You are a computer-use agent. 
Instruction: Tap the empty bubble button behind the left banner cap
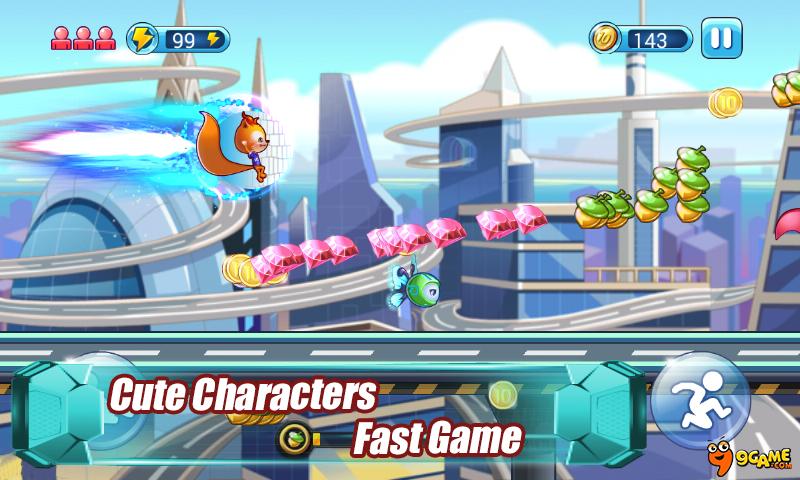(x=97, y=400)
